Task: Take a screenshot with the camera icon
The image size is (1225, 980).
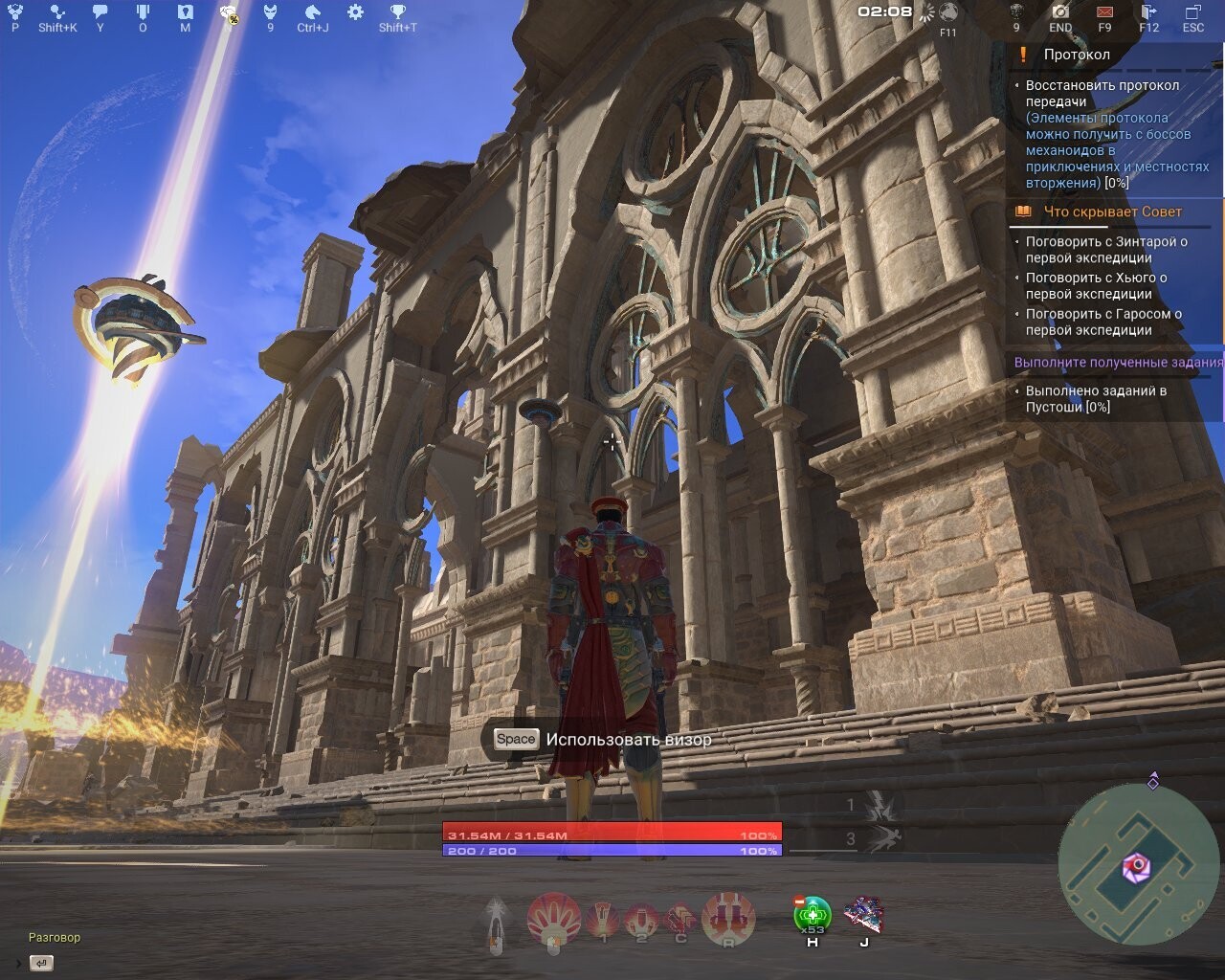Action: click(x=1059, y=12)
